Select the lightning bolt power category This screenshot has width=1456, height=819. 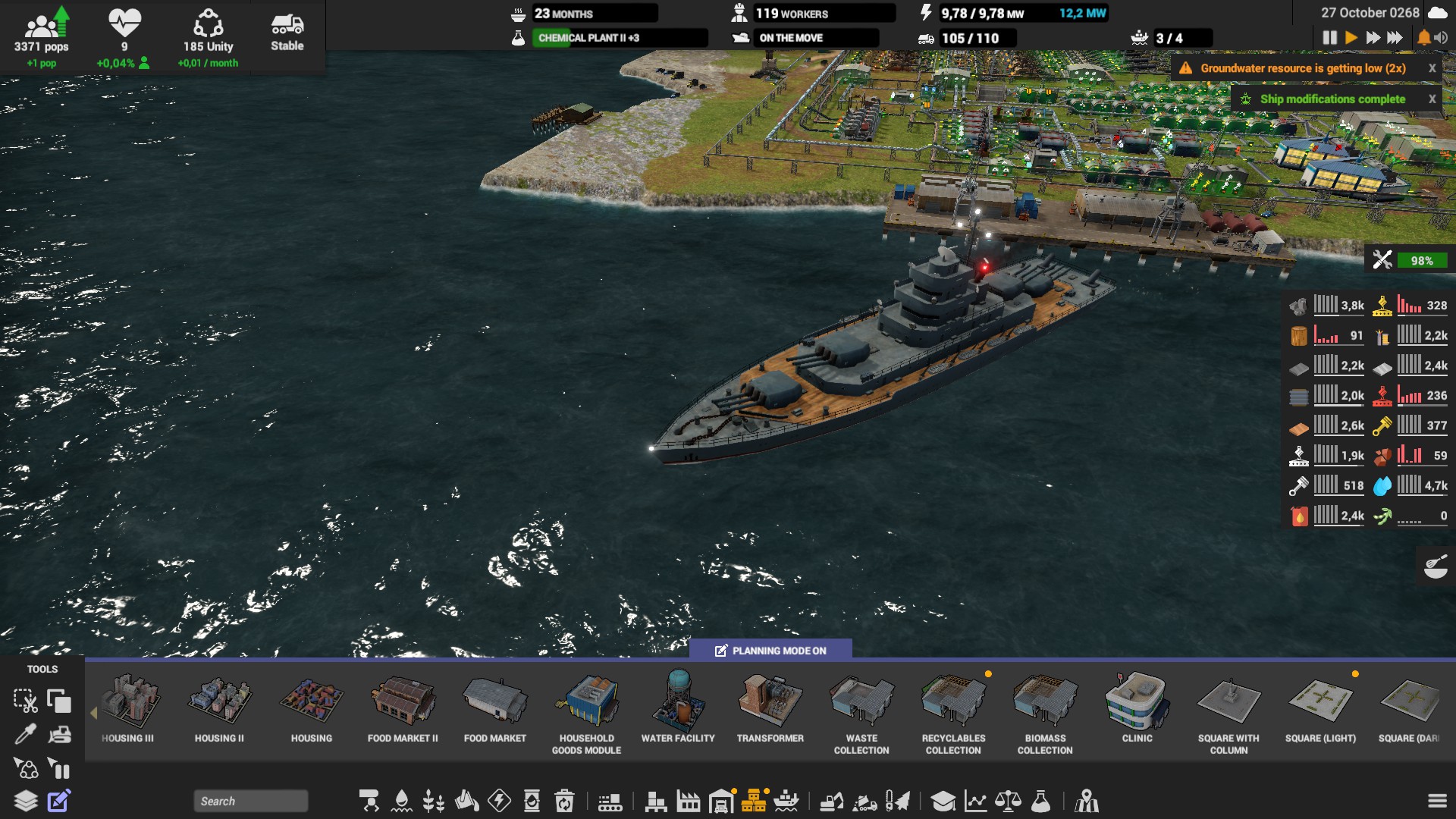pos(499,801)
